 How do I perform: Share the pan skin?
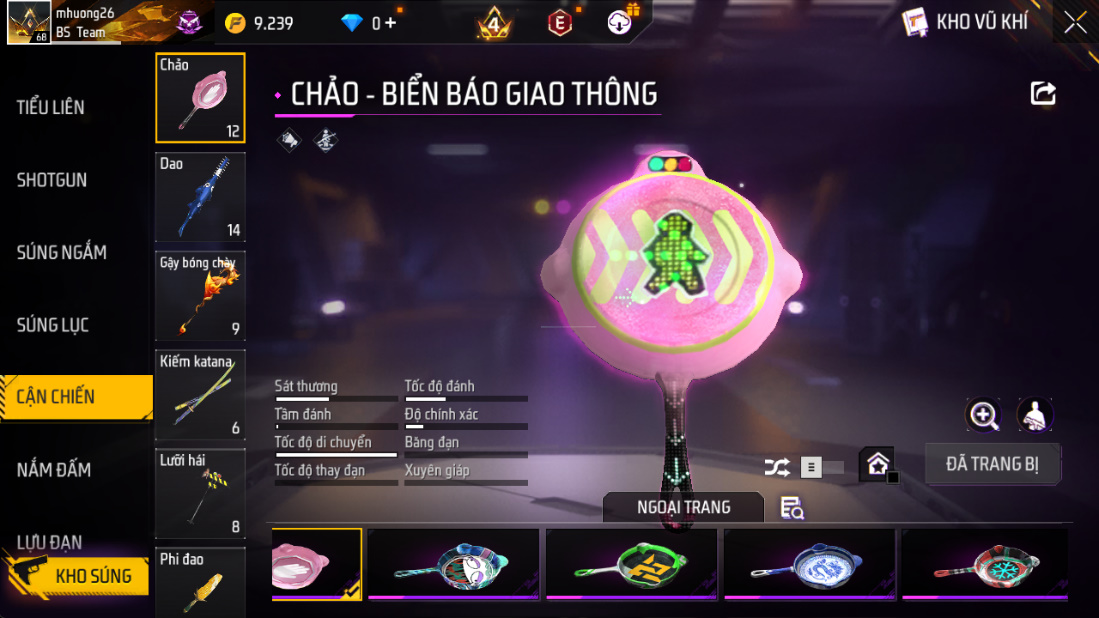1043,94
